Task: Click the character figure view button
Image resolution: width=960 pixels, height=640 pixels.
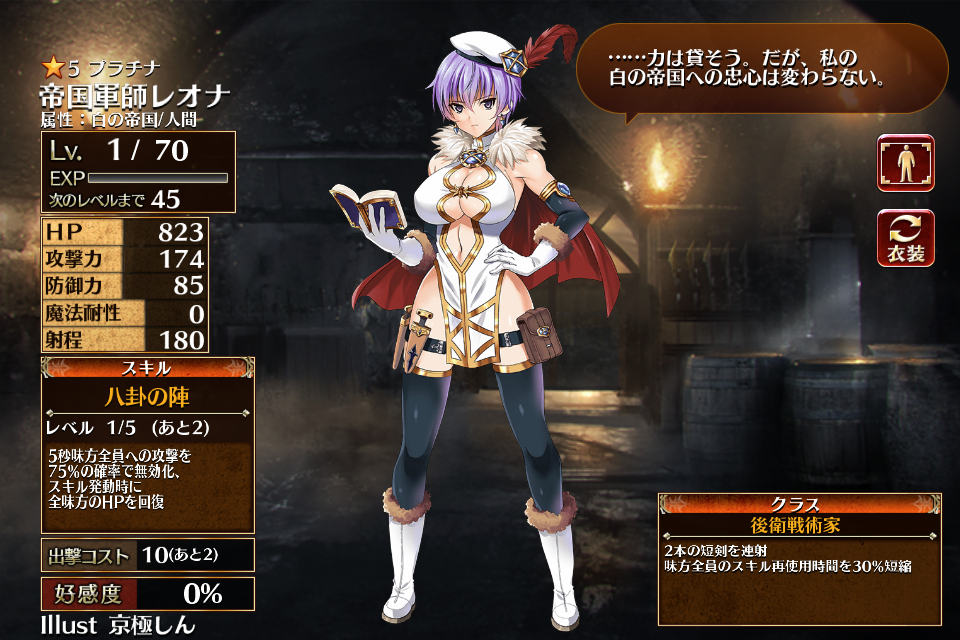Action: [x=906, y=163]
